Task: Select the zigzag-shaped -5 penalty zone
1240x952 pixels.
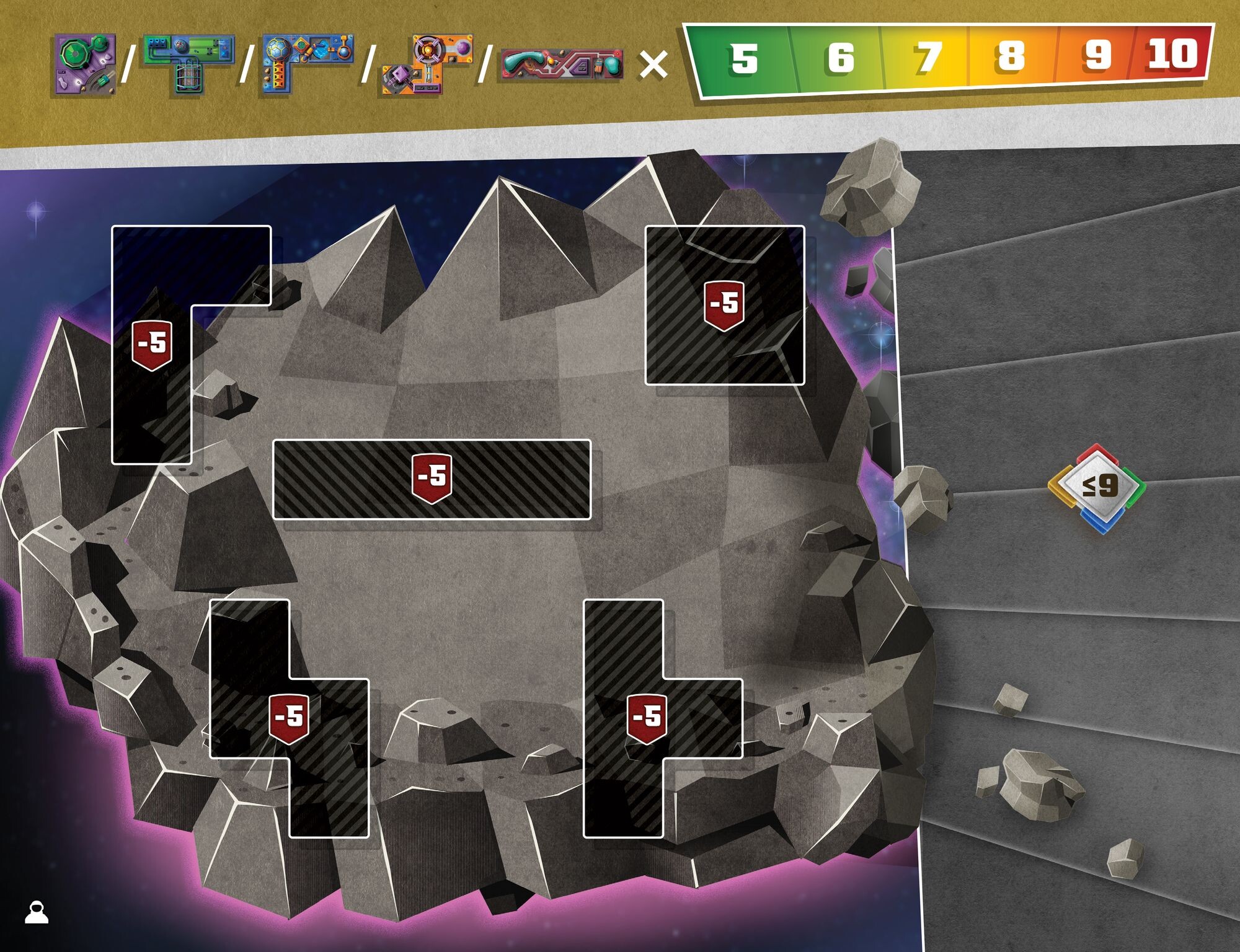Action: click(289, 718)
